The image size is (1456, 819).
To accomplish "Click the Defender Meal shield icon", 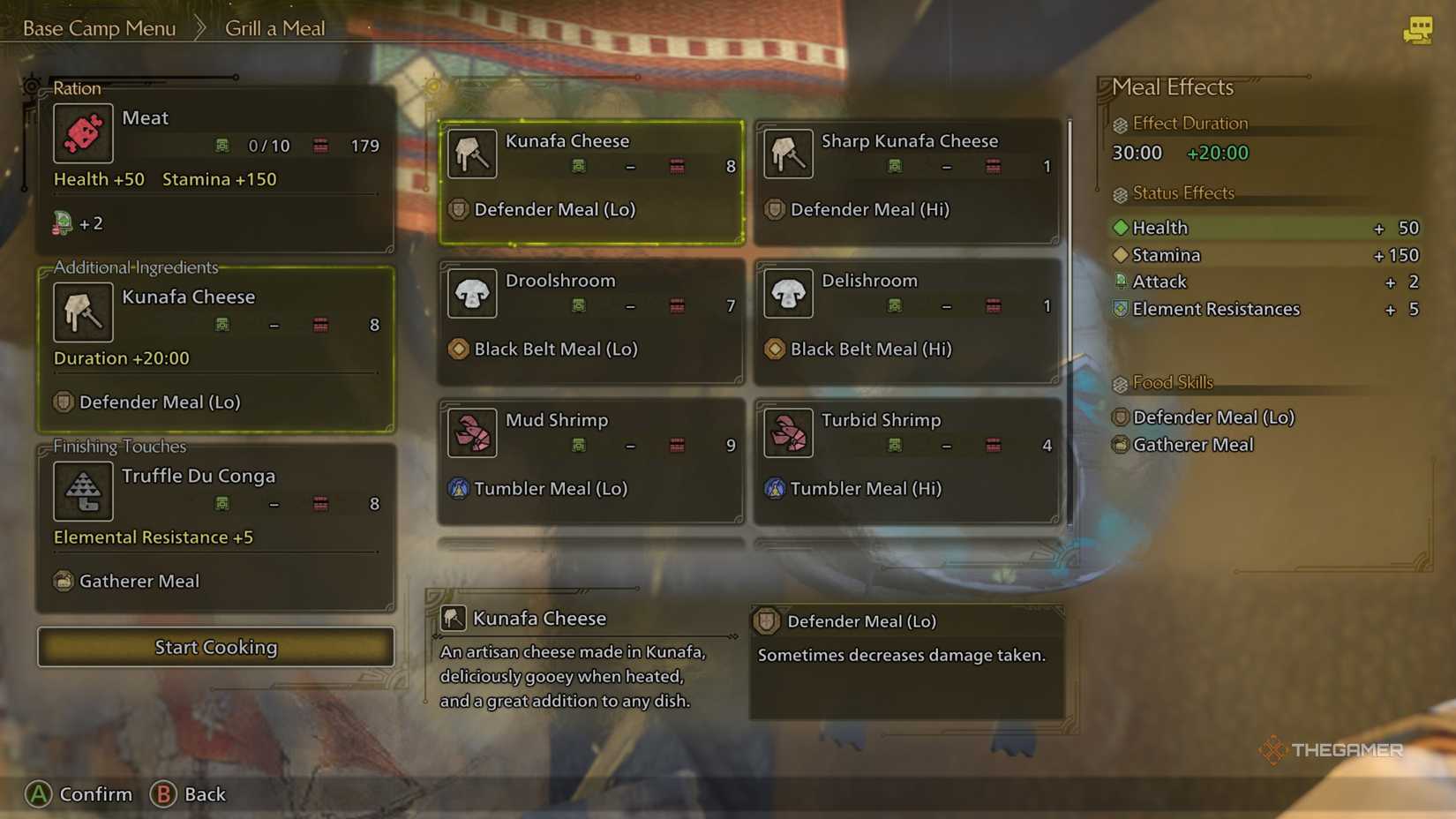I will [1121, 417].
